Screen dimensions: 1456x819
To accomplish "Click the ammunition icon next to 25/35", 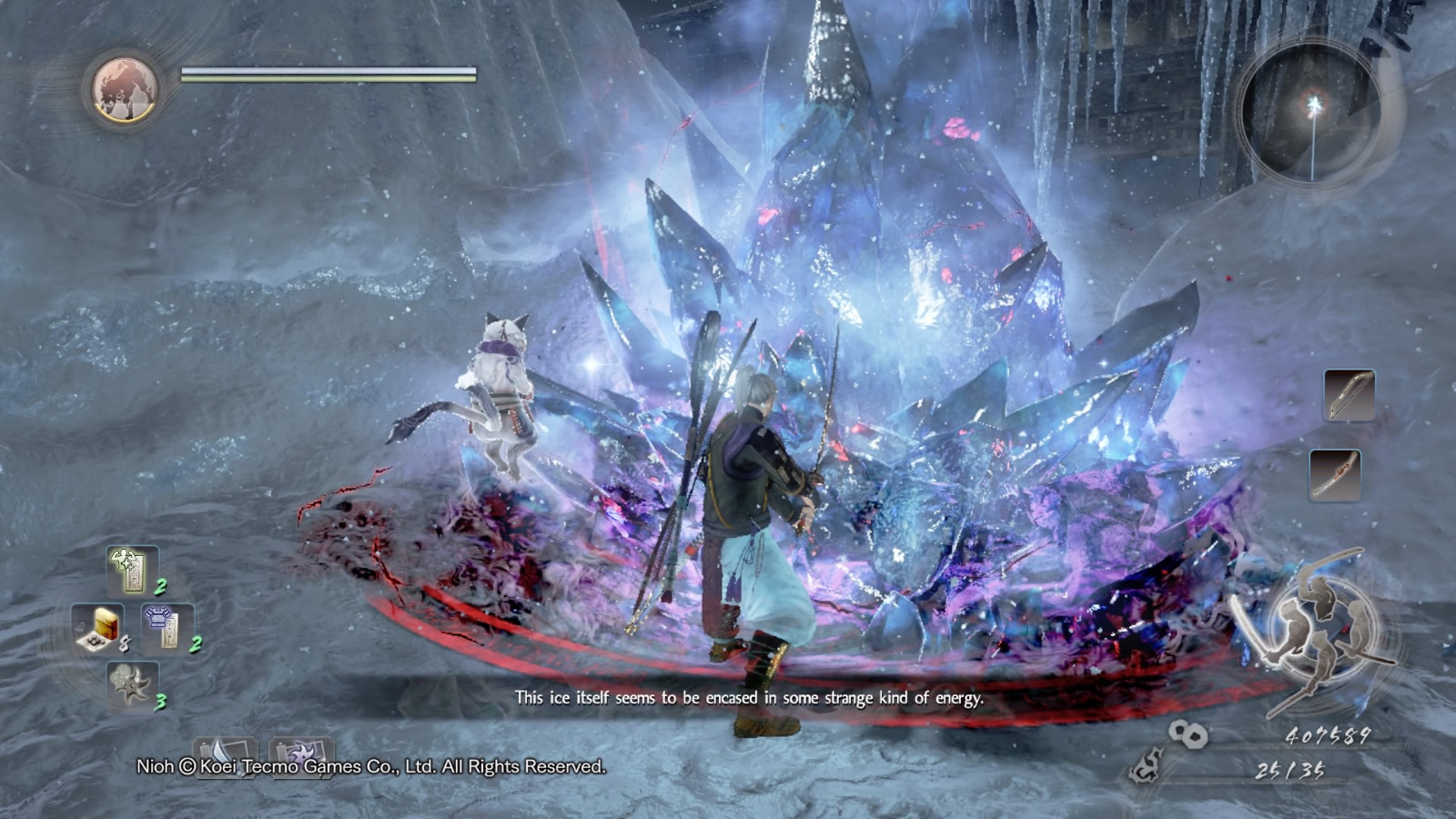I will tap(1145, 767).
